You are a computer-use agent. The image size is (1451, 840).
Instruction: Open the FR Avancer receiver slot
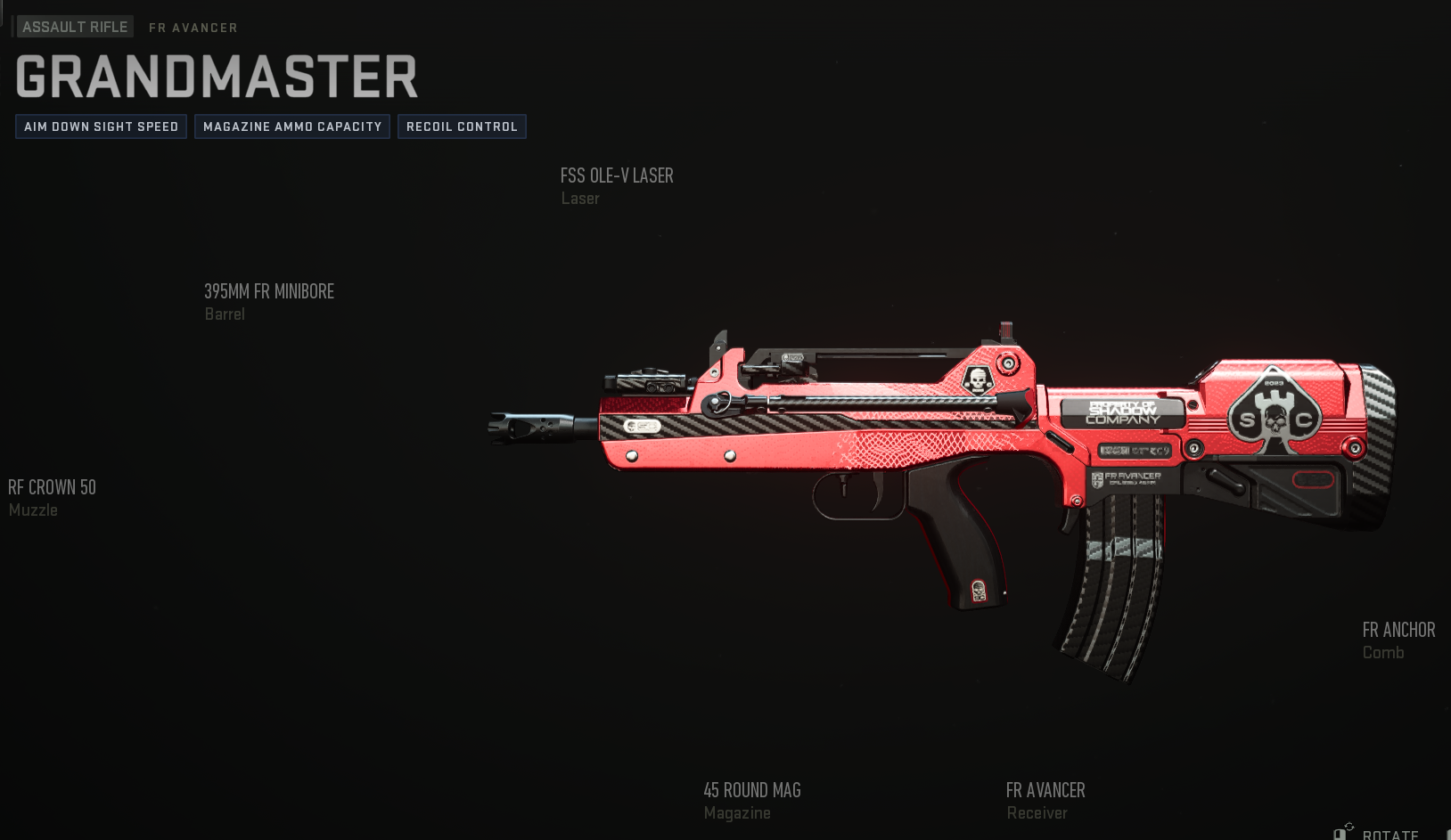click(x=1045, y=800)
